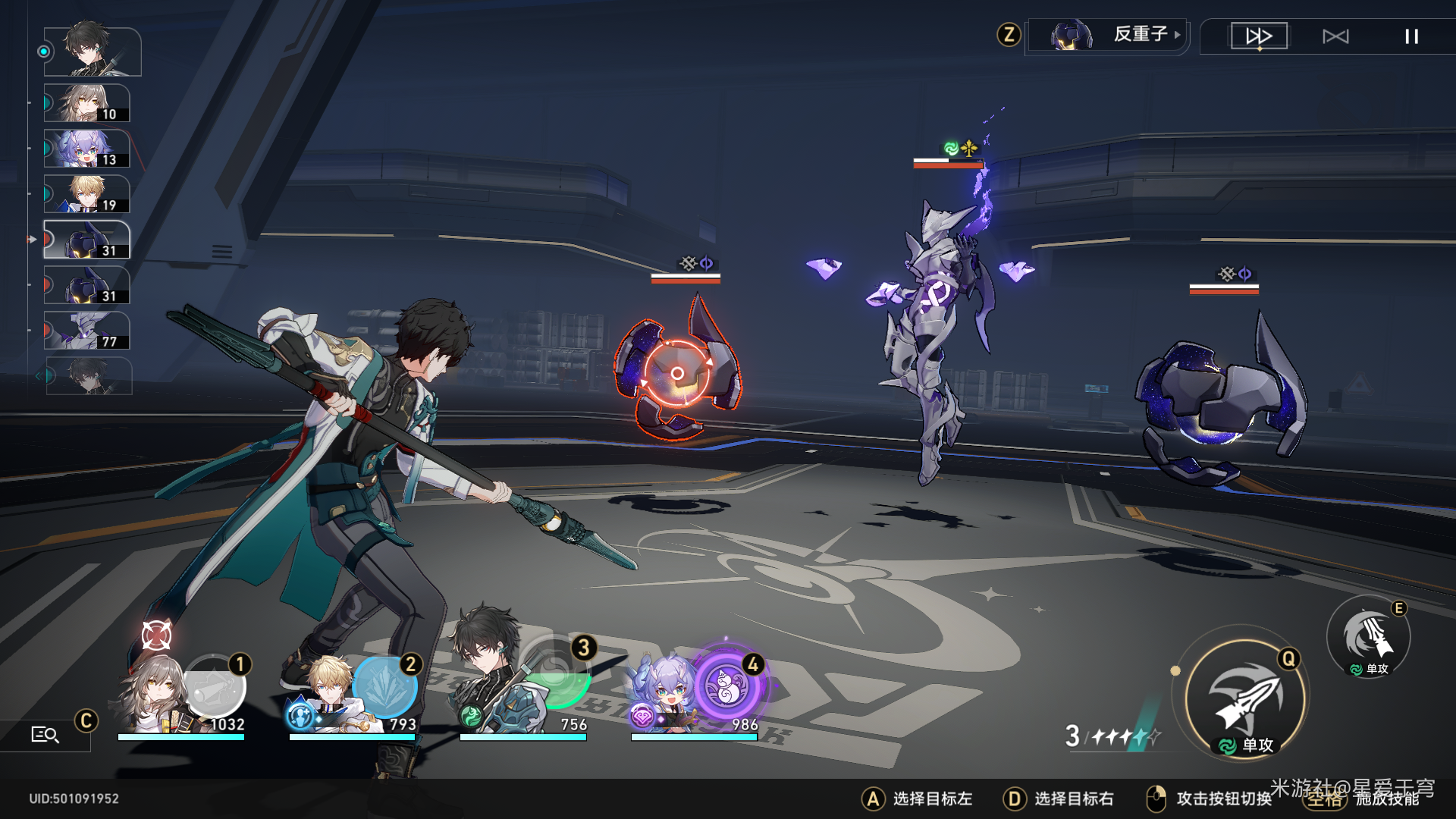The width and height of the screenshot is (1456, 819).
Task: Trigger the first character's ultimate
Action: (215, 686)
